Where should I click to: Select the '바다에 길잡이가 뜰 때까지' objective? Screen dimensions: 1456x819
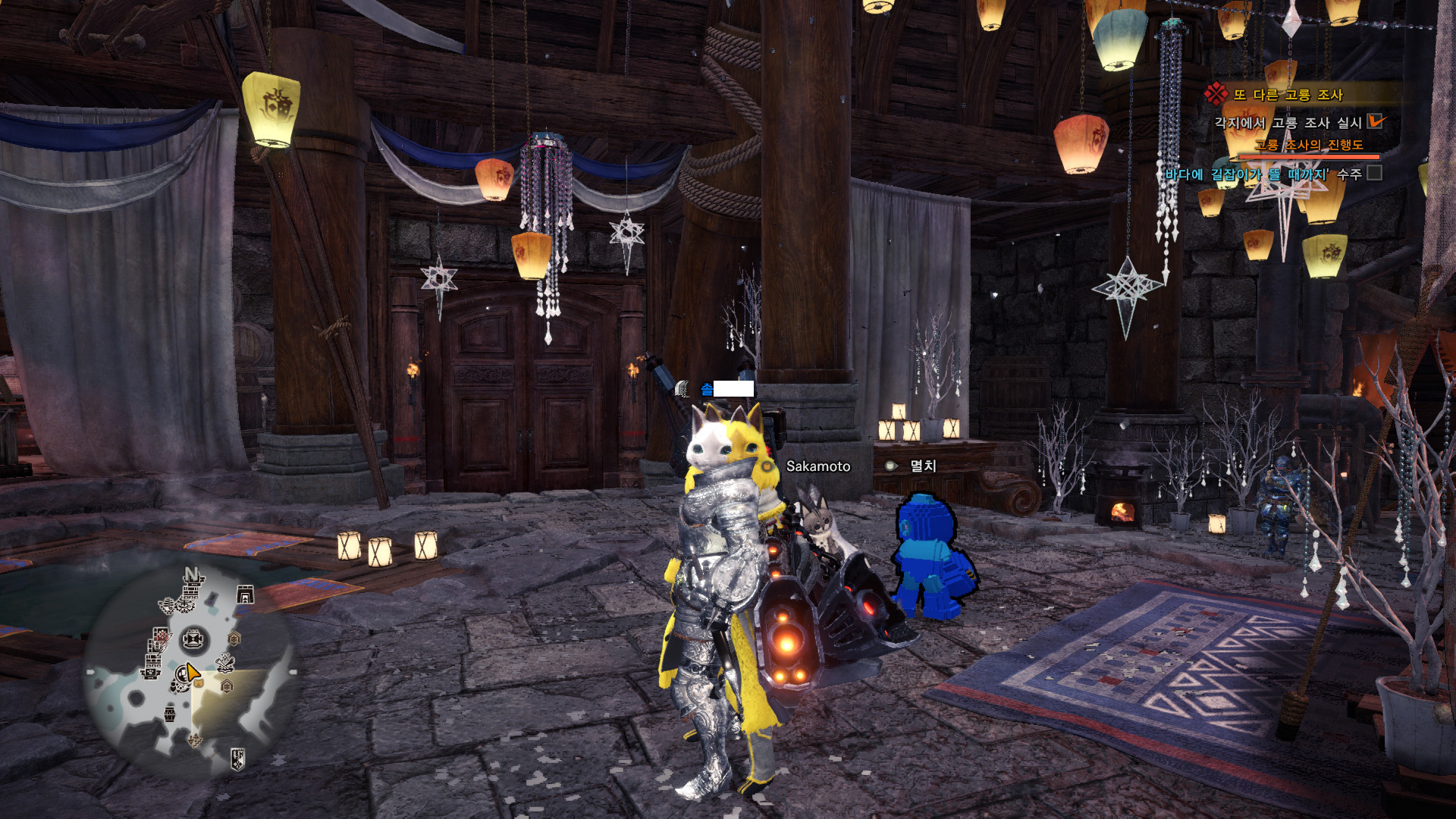[1247, 174]
